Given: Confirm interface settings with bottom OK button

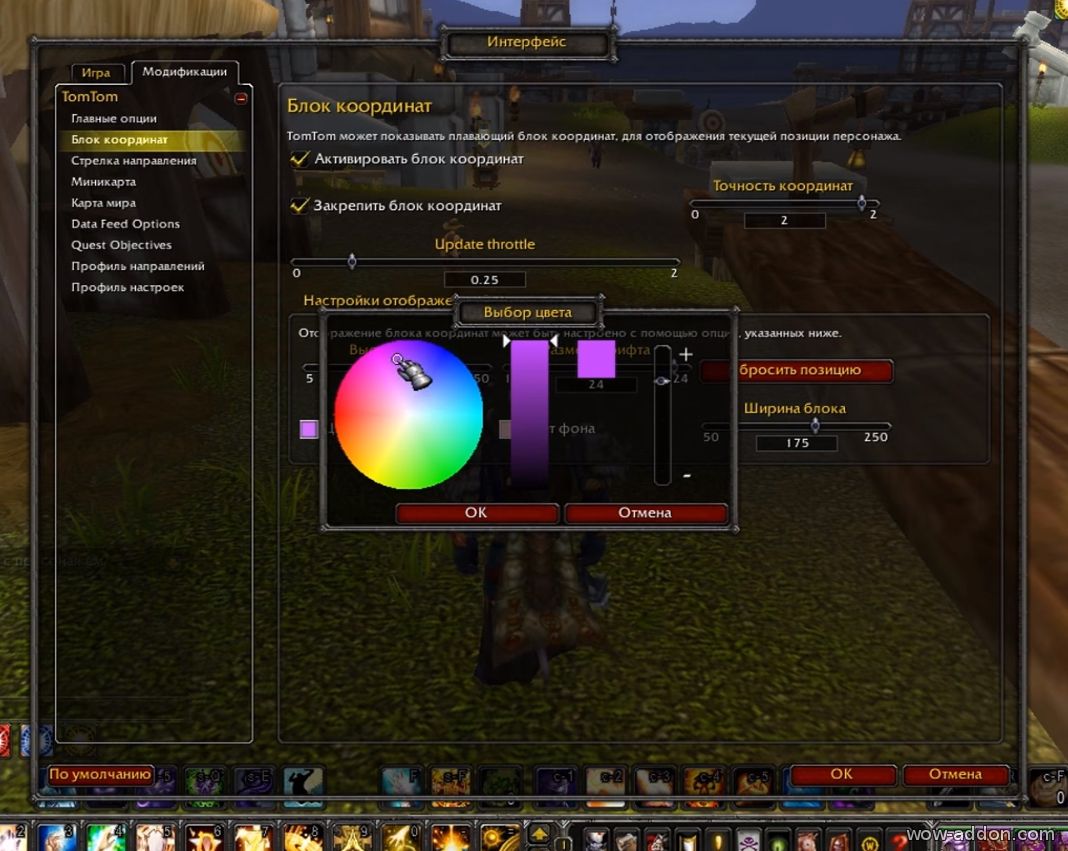Looking at the screenshot, I should pyautogui.click(x=841, y=774).
